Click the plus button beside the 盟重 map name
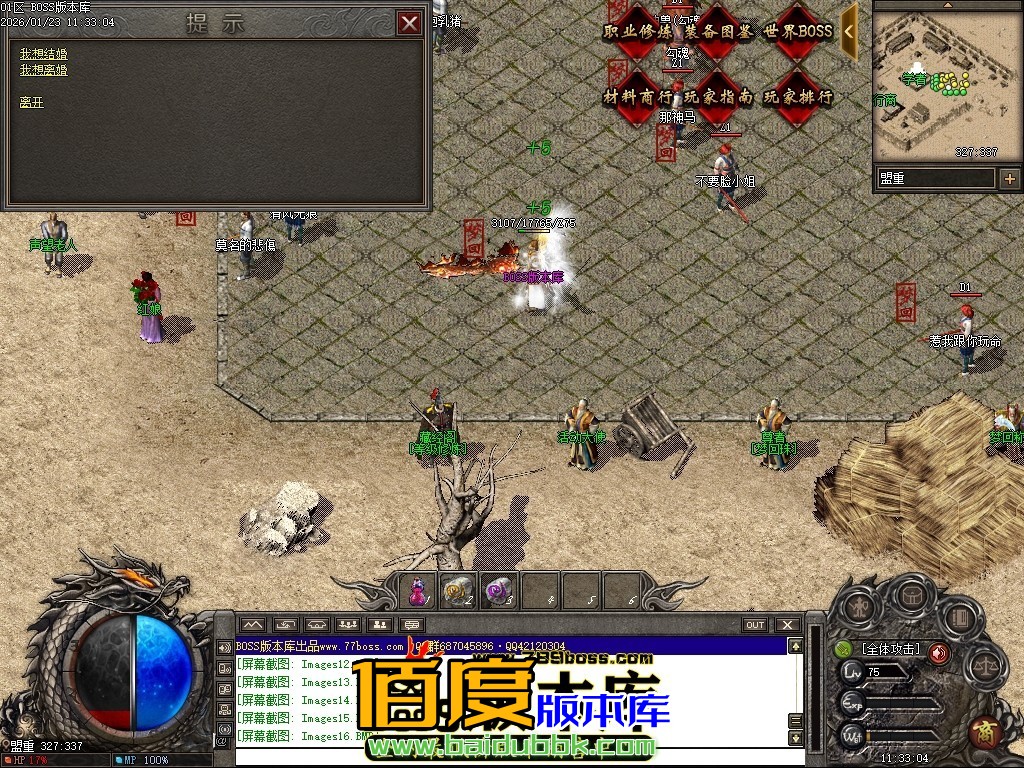 [x=1009, y=179]
